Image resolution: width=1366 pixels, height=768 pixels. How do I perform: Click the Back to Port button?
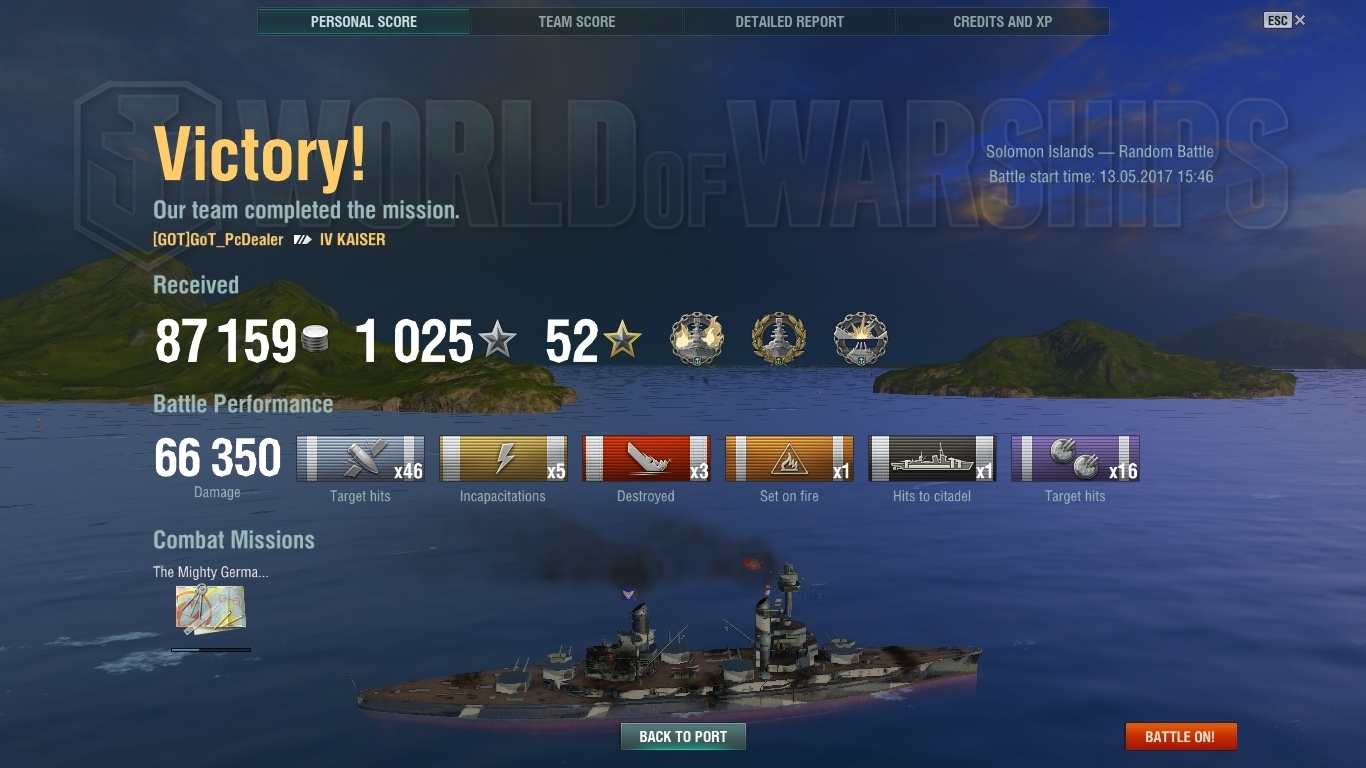pos(683,737)
